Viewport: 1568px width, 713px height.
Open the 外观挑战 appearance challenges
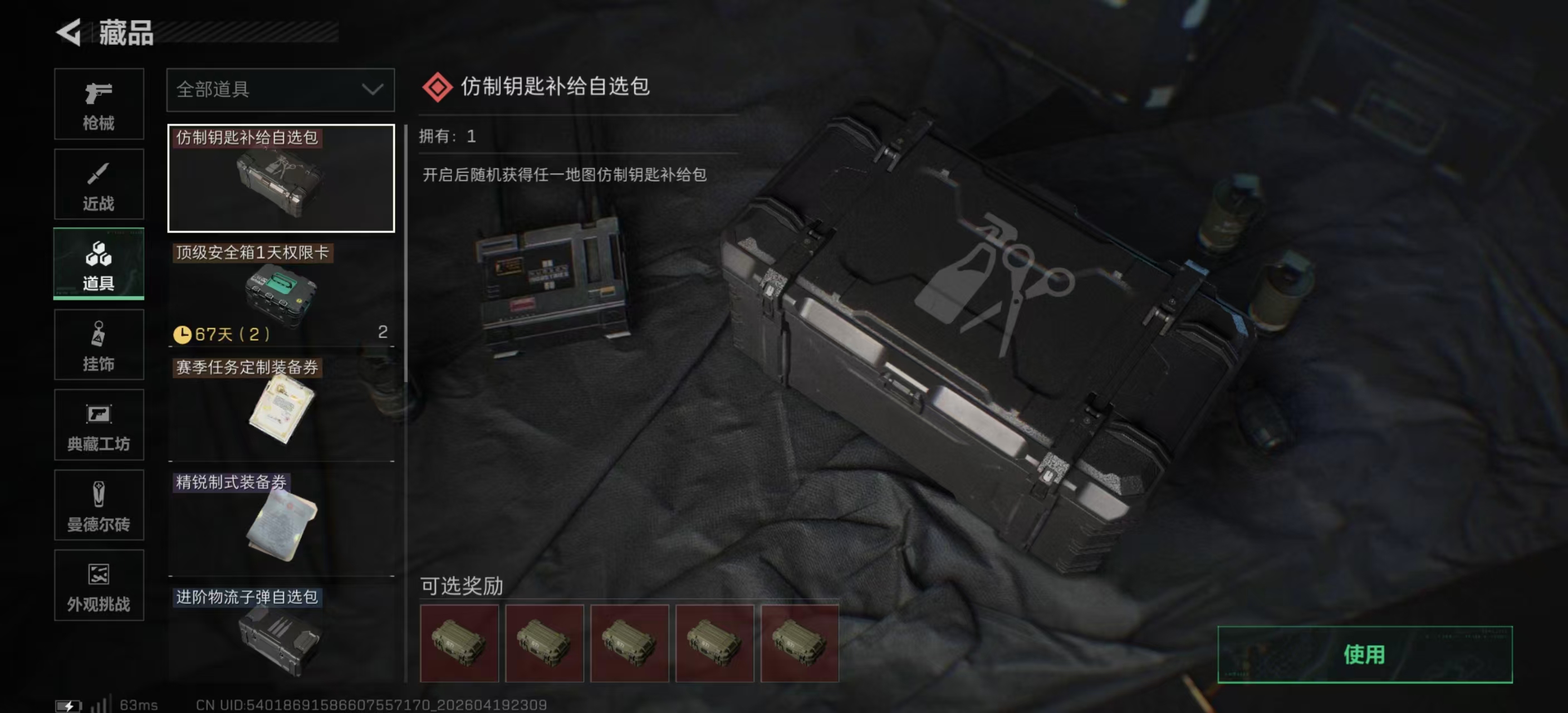point(99,586)
